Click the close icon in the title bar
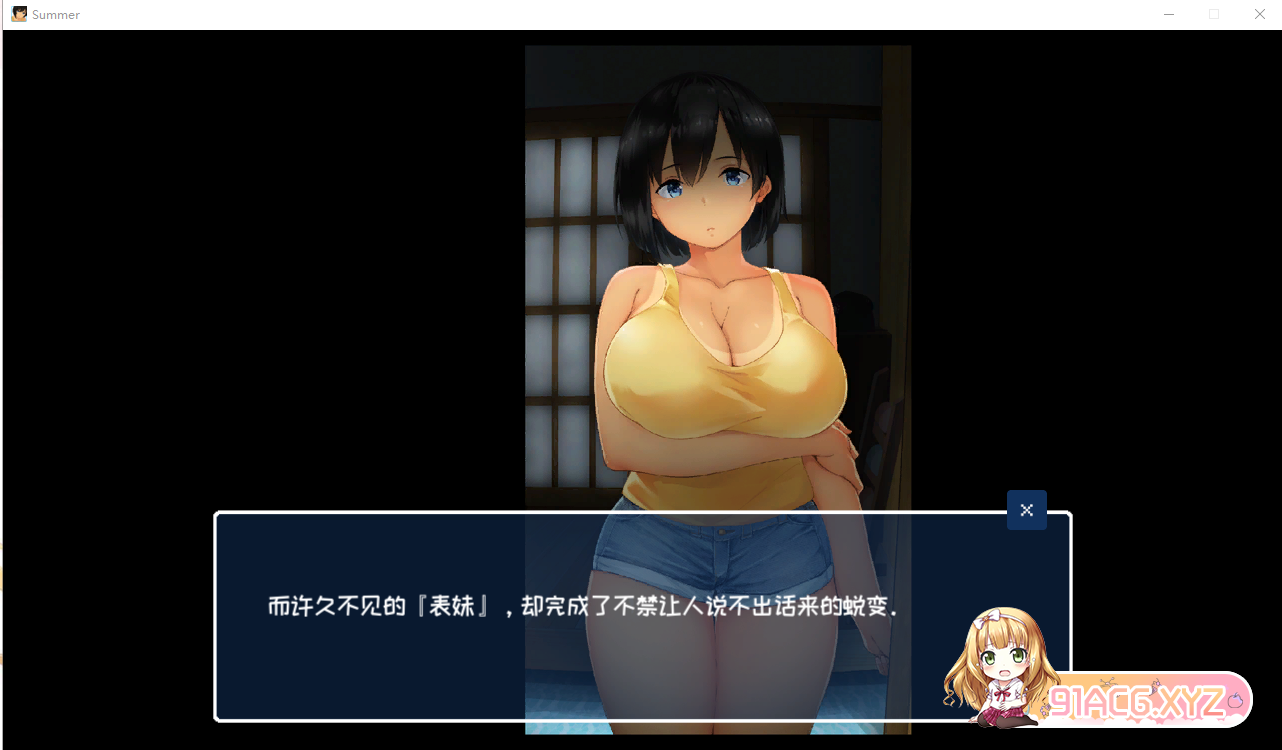 click(1259, 14)
